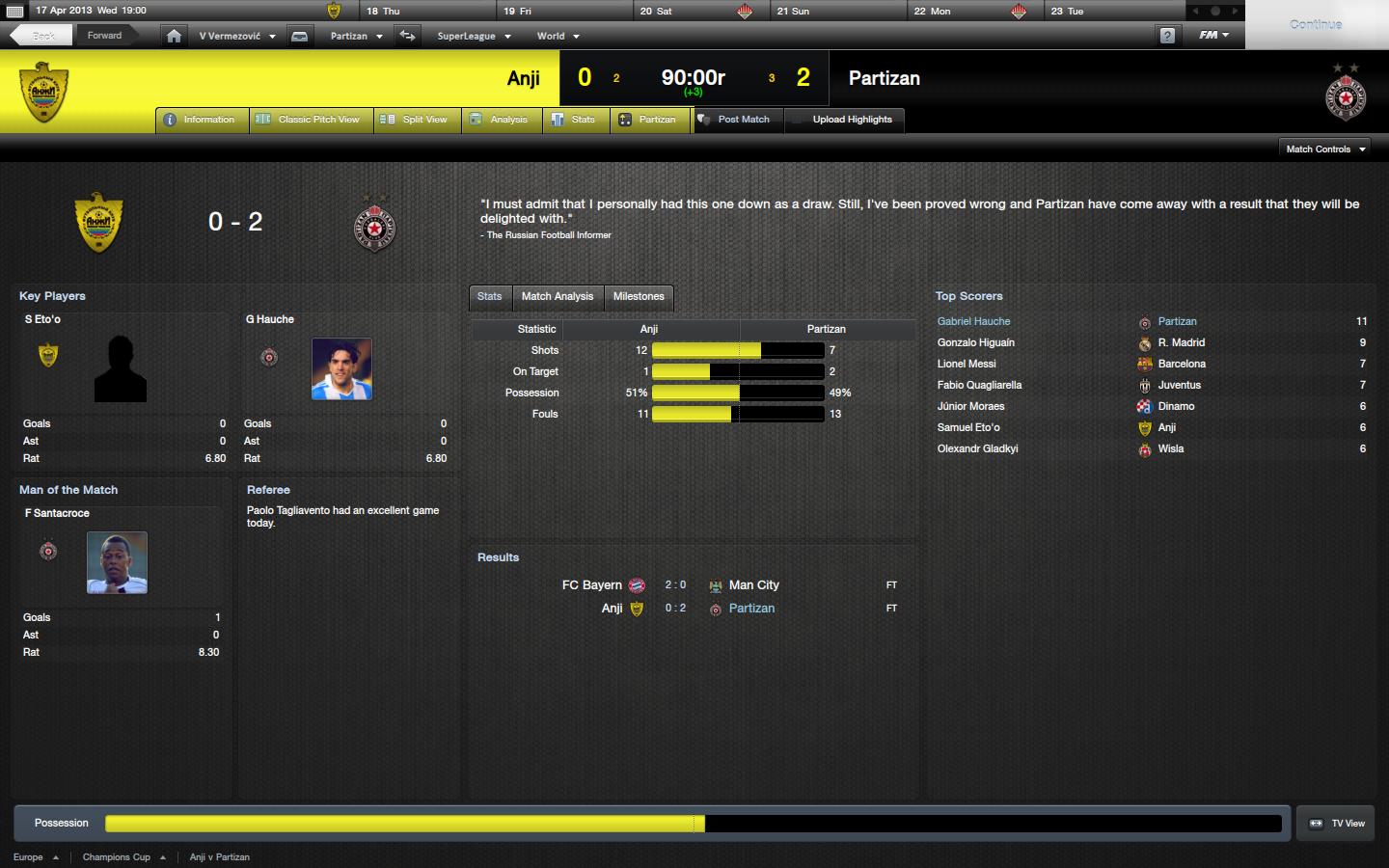1389x868 pixels.
Task: Expand the SuperLeague menu
Action: (474, 36)
